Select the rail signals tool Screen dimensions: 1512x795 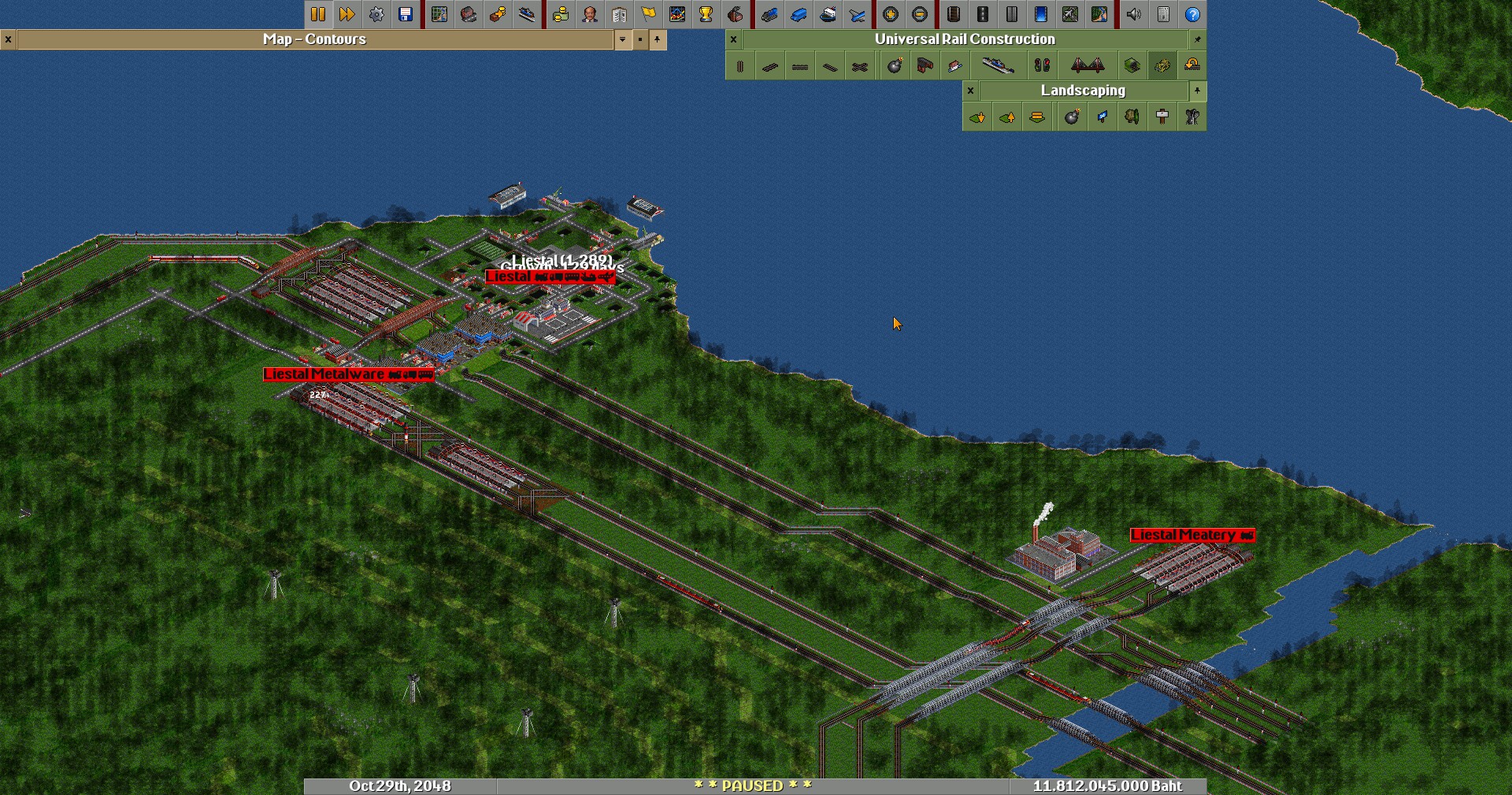click(x=1042, y=66)
